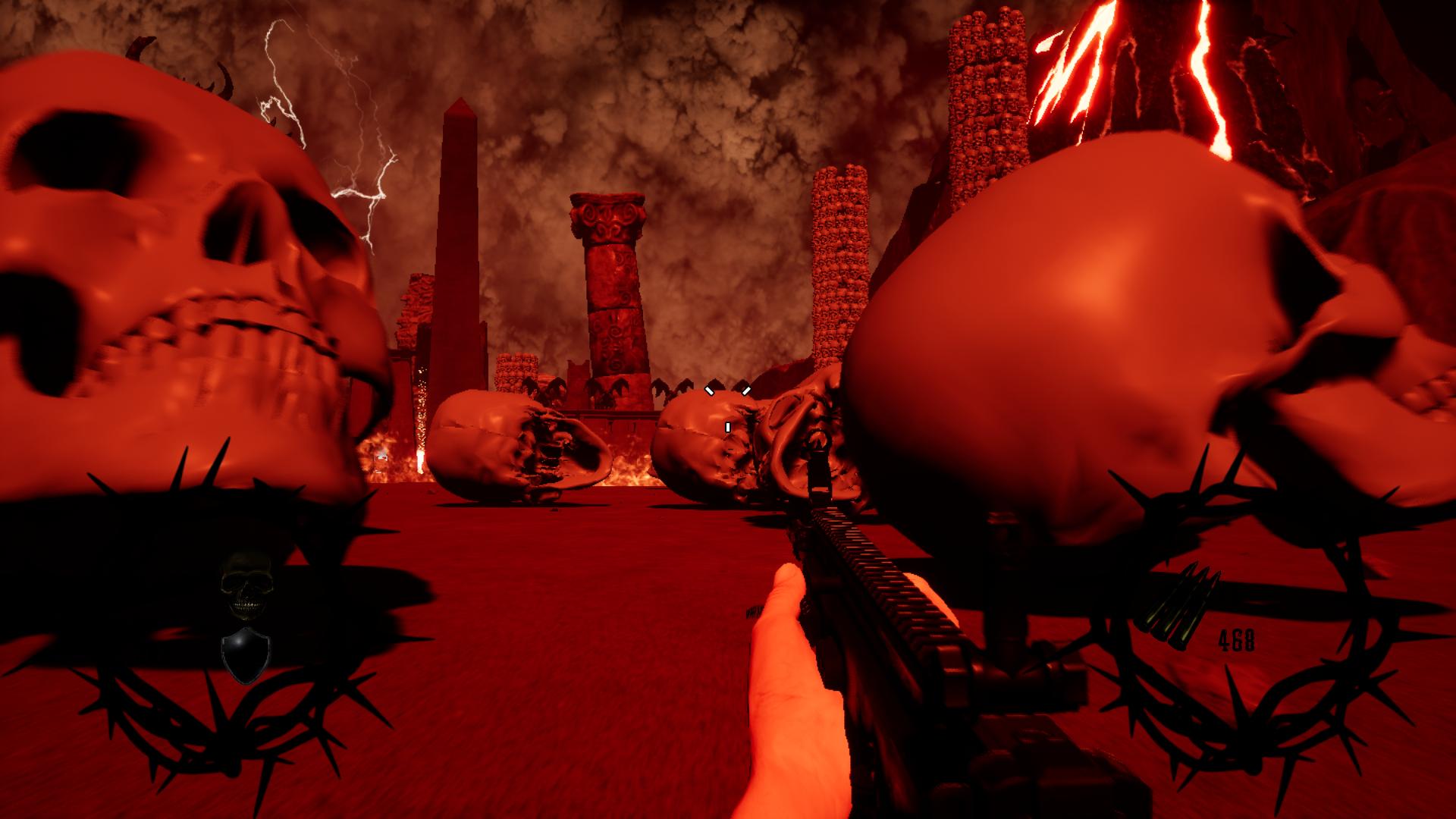1456x819 pixels.
Task: Click the rifle's iron sight post
Action: [x=821, y=470]
